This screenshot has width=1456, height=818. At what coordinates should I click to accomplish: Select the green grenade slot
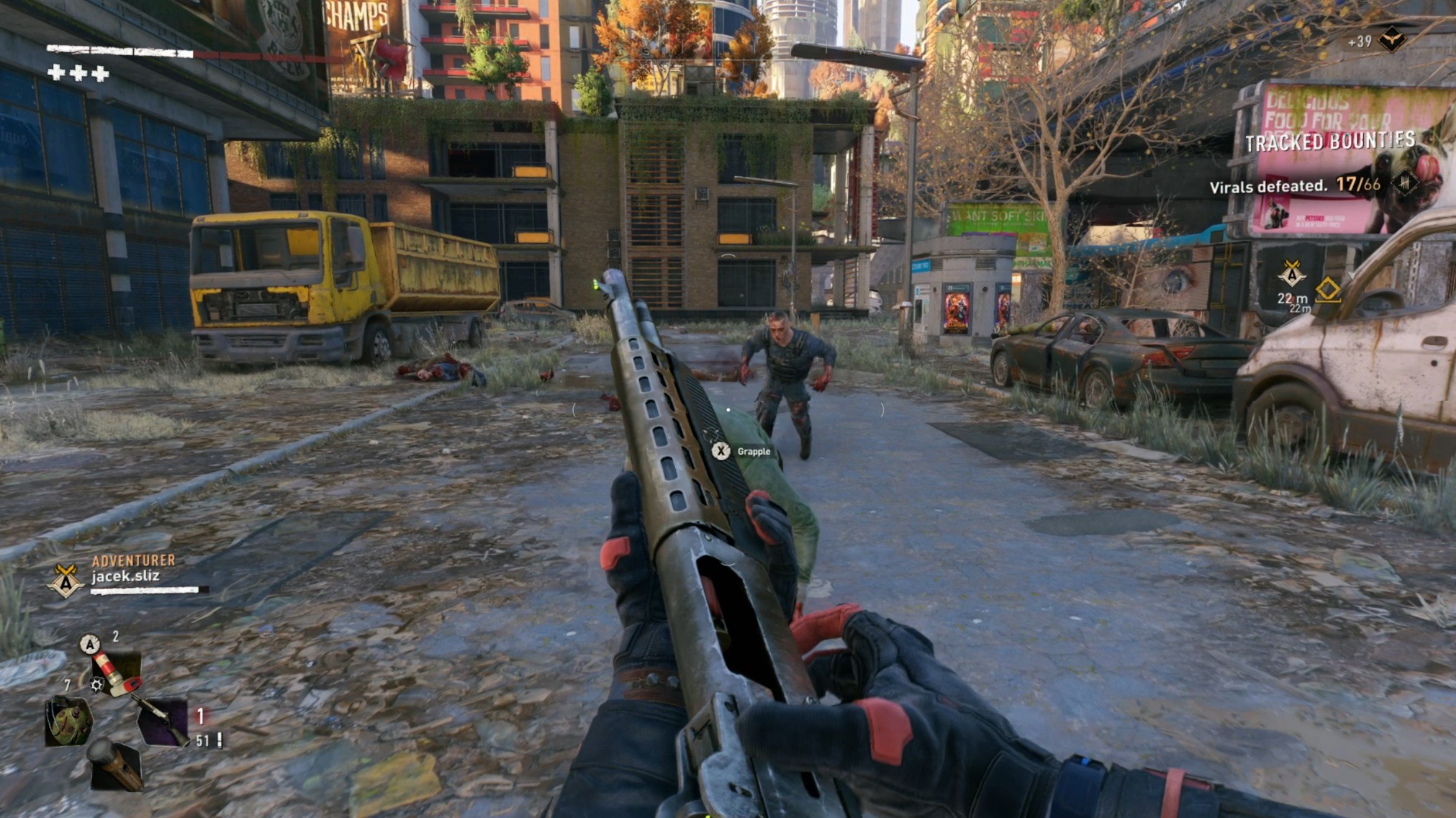click(69, 721)
